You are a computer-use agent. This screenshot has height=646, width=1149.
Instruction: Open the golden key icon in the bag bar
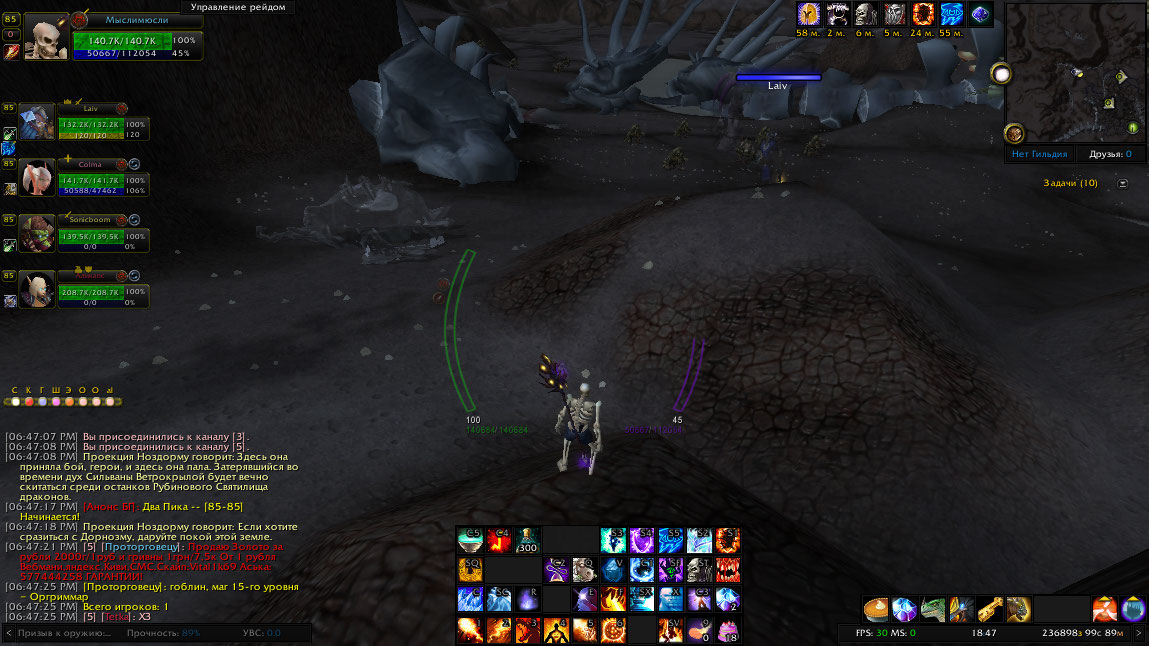click(x=990, y=608)
